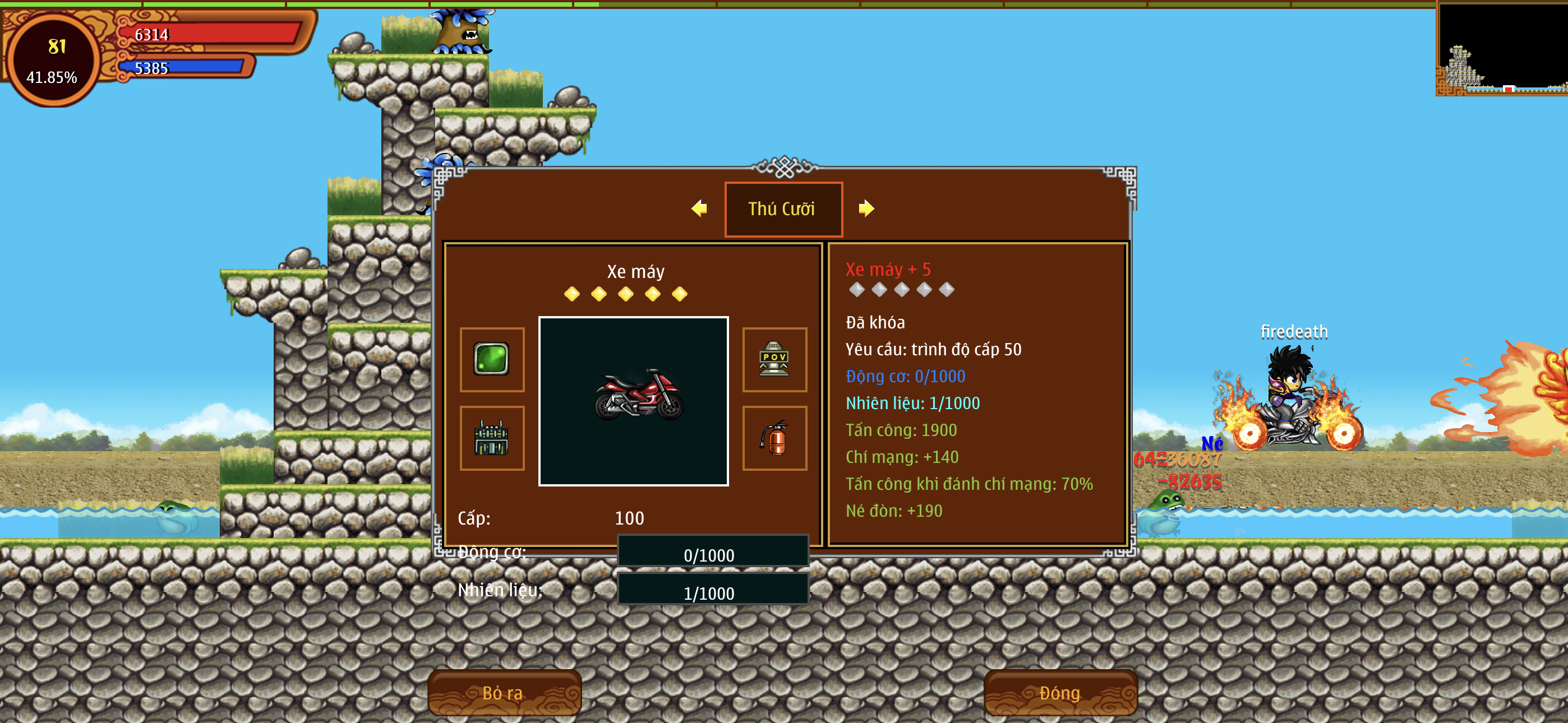1568x723 pixels.
Task: Choose the POV lantern equipment slot
Action: (774, 359)
